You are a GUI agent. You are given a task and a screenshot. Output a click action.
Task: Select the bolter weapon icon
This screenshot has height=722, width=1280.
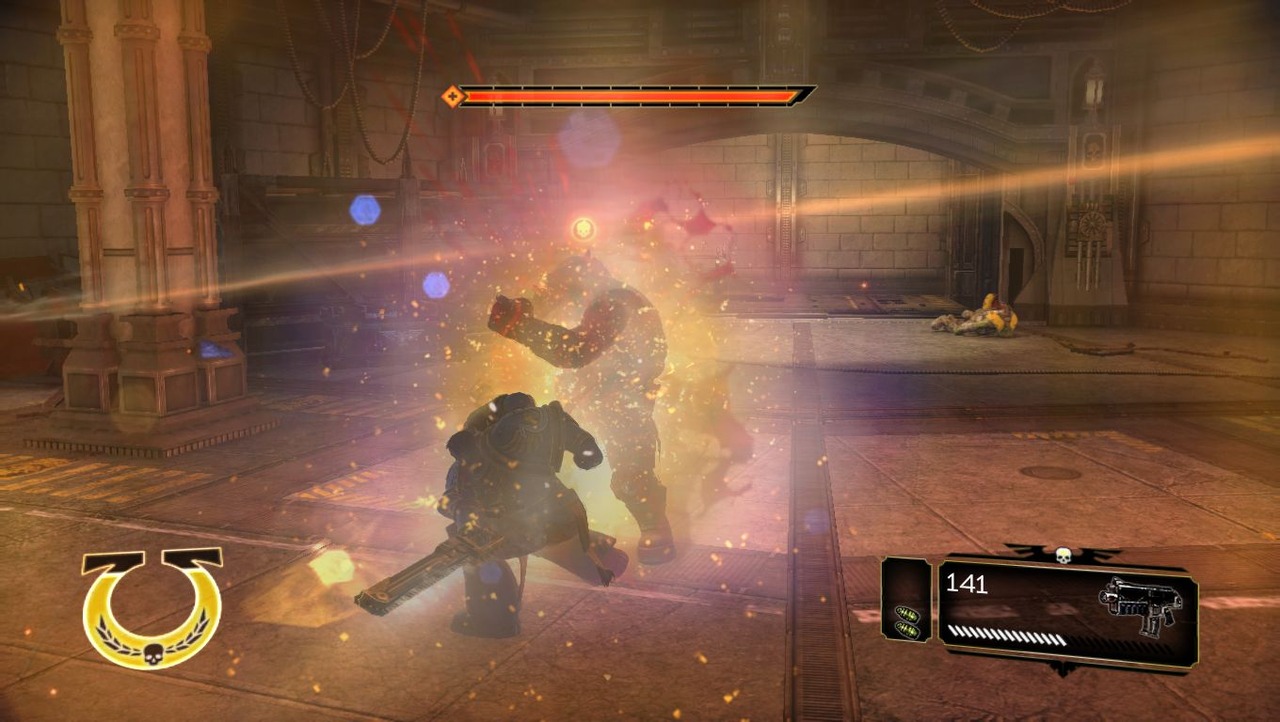point(1140,605)
